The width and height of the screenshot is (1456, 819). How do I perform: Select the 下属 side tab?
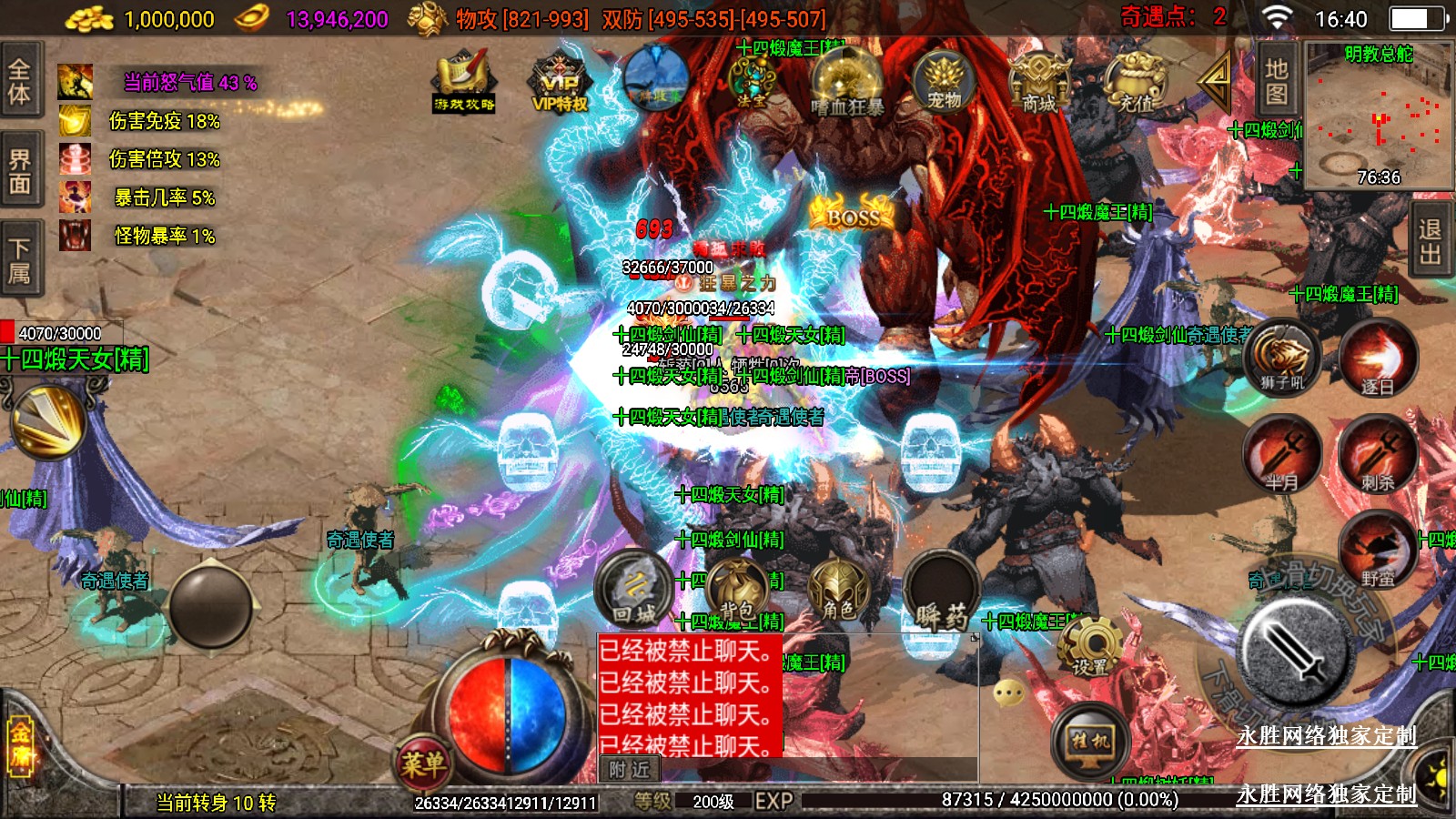tap(20, 259)
